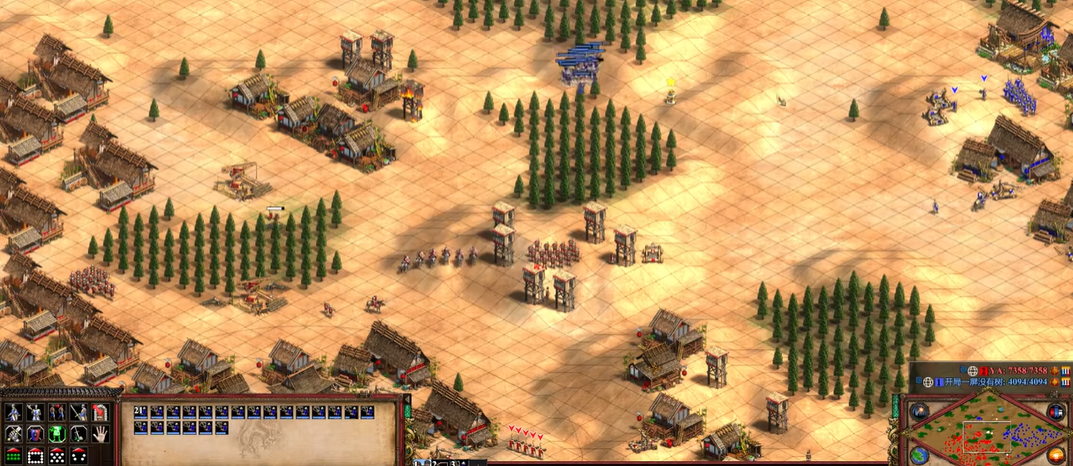Activate the green highlighted stand ground stance
Screen dimensions: 1073x466
tap(56, 434)
